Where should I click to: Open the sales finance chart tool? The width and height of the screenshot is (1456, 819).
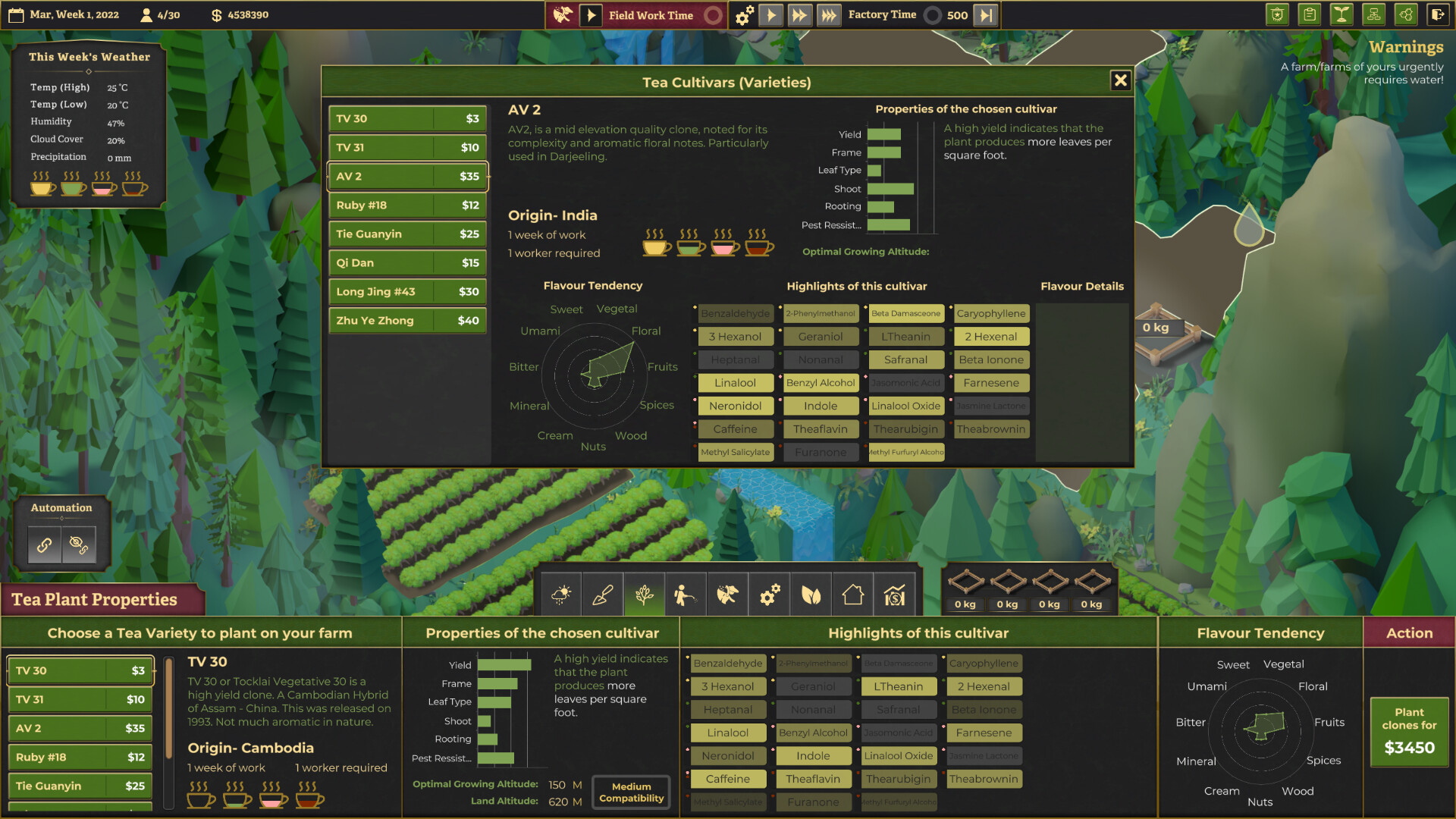(x=894, y=595)
